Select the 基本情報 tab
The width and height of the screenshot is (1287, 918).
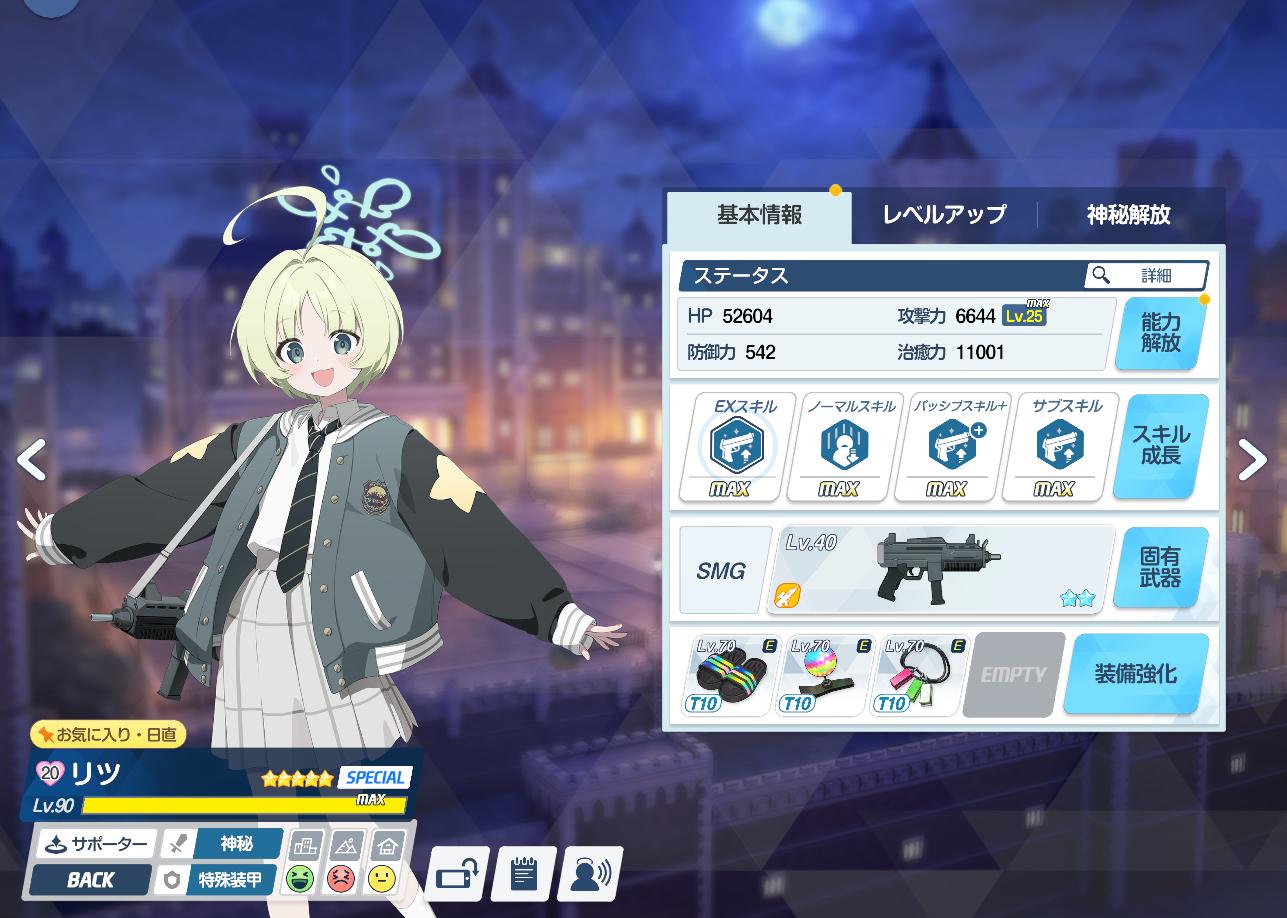759,215
